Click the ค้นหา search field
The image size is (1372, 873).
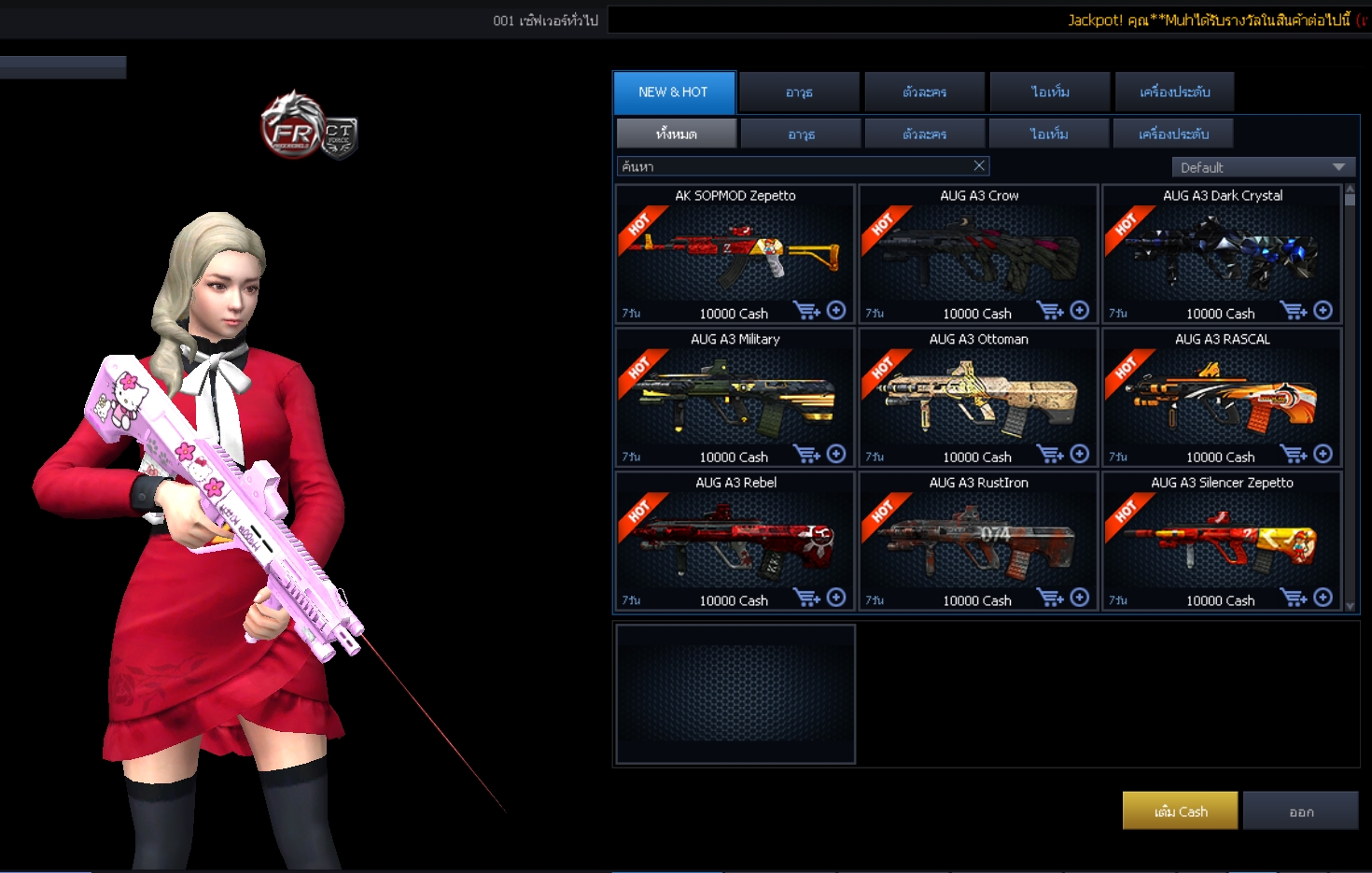click(793, 167)
